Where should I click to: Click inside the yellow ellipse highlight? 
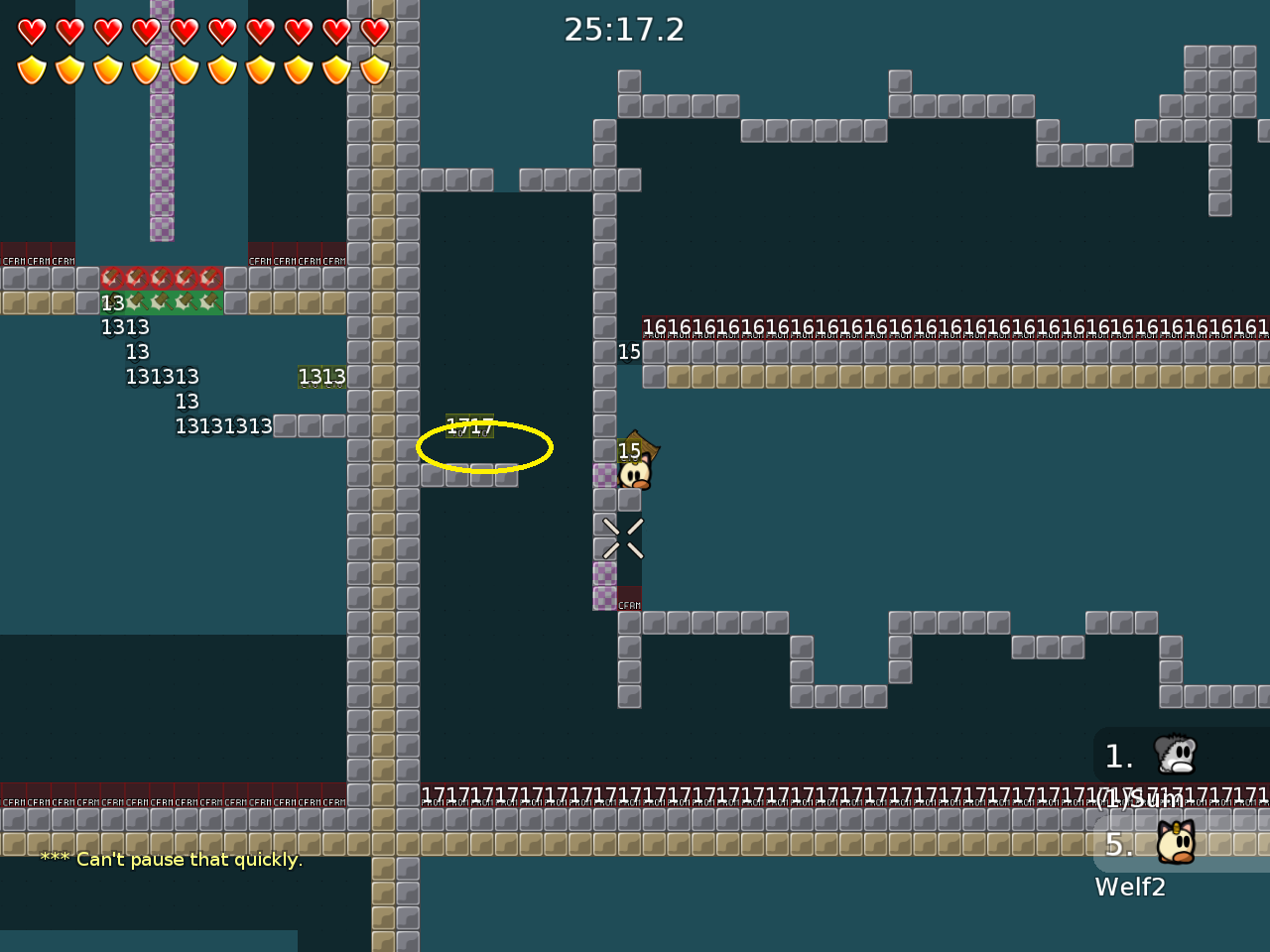[x=484, y=447]
